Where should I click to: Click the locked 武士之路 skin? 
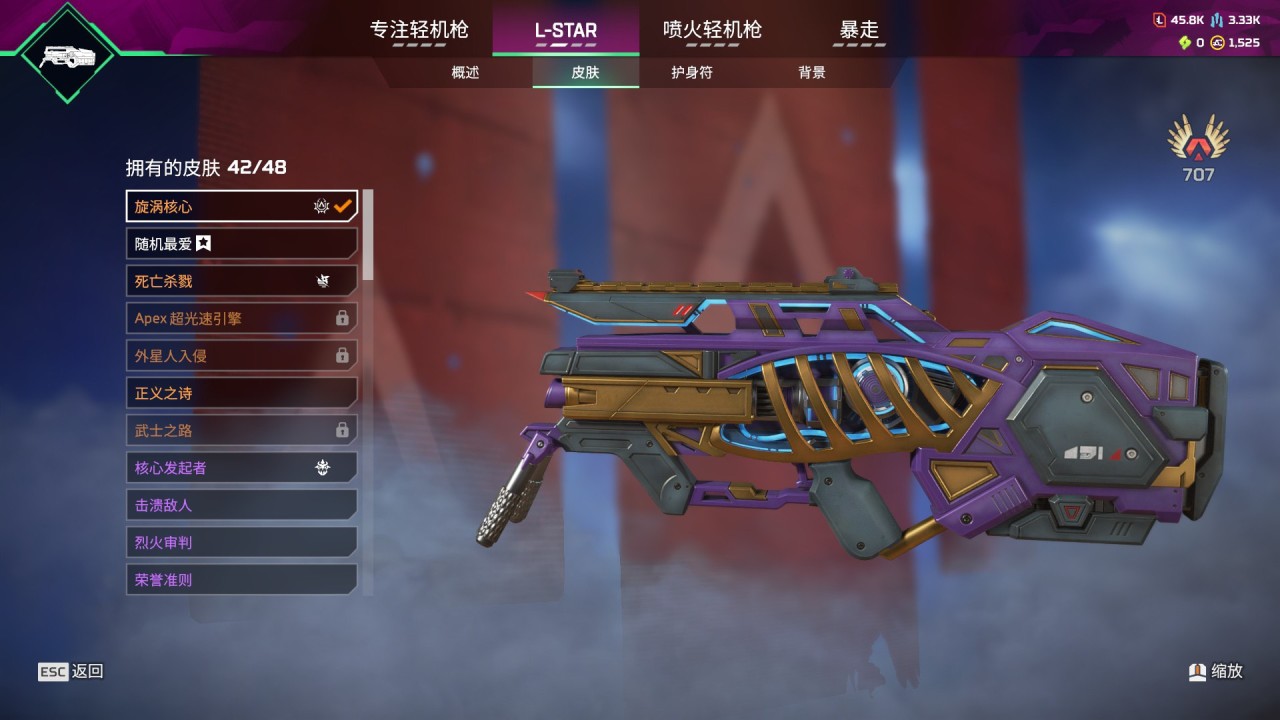pyautogui.click(x=241, y=430)
